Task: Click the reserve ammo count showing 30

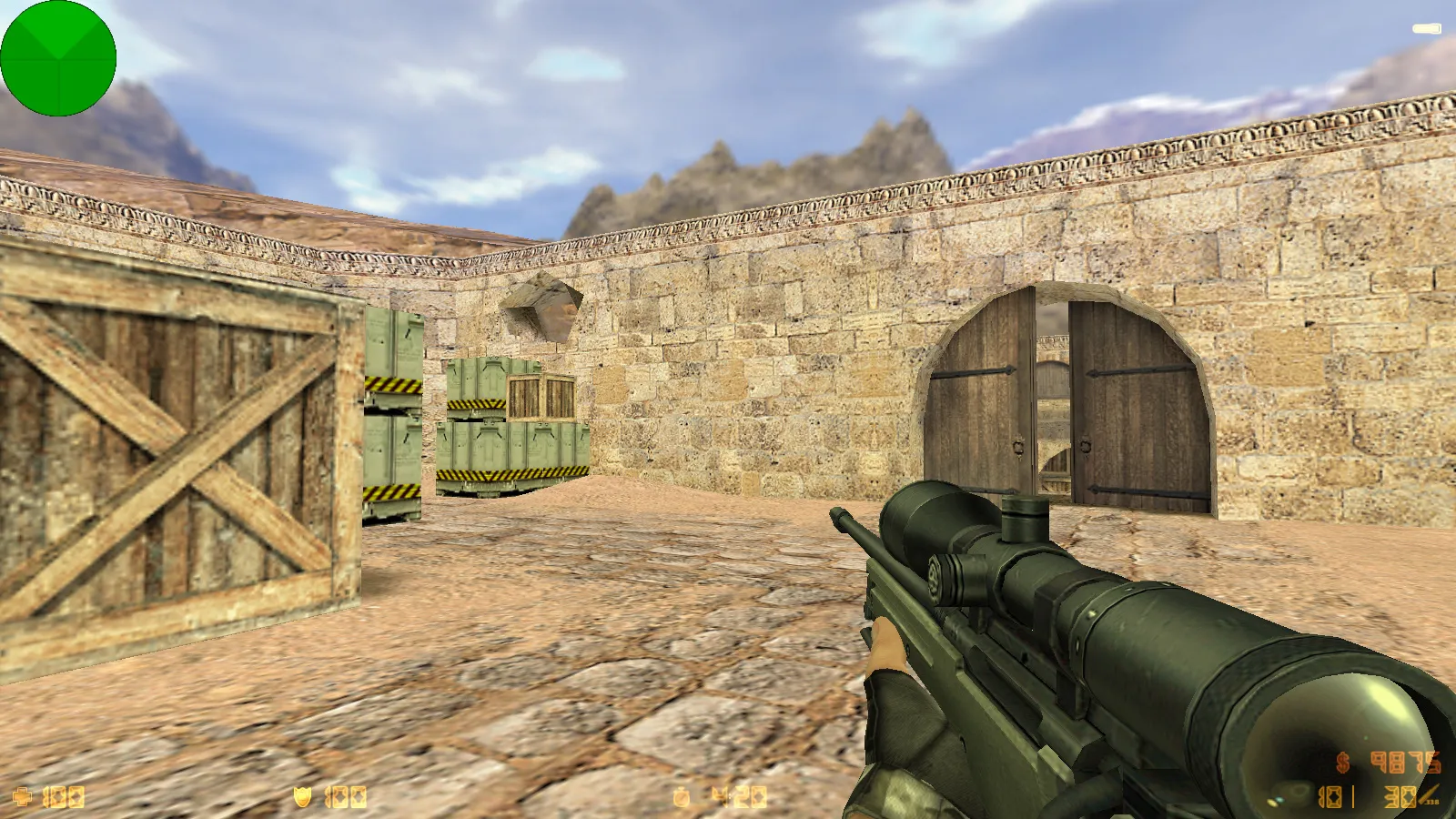Action: (x=1399, y=797)
